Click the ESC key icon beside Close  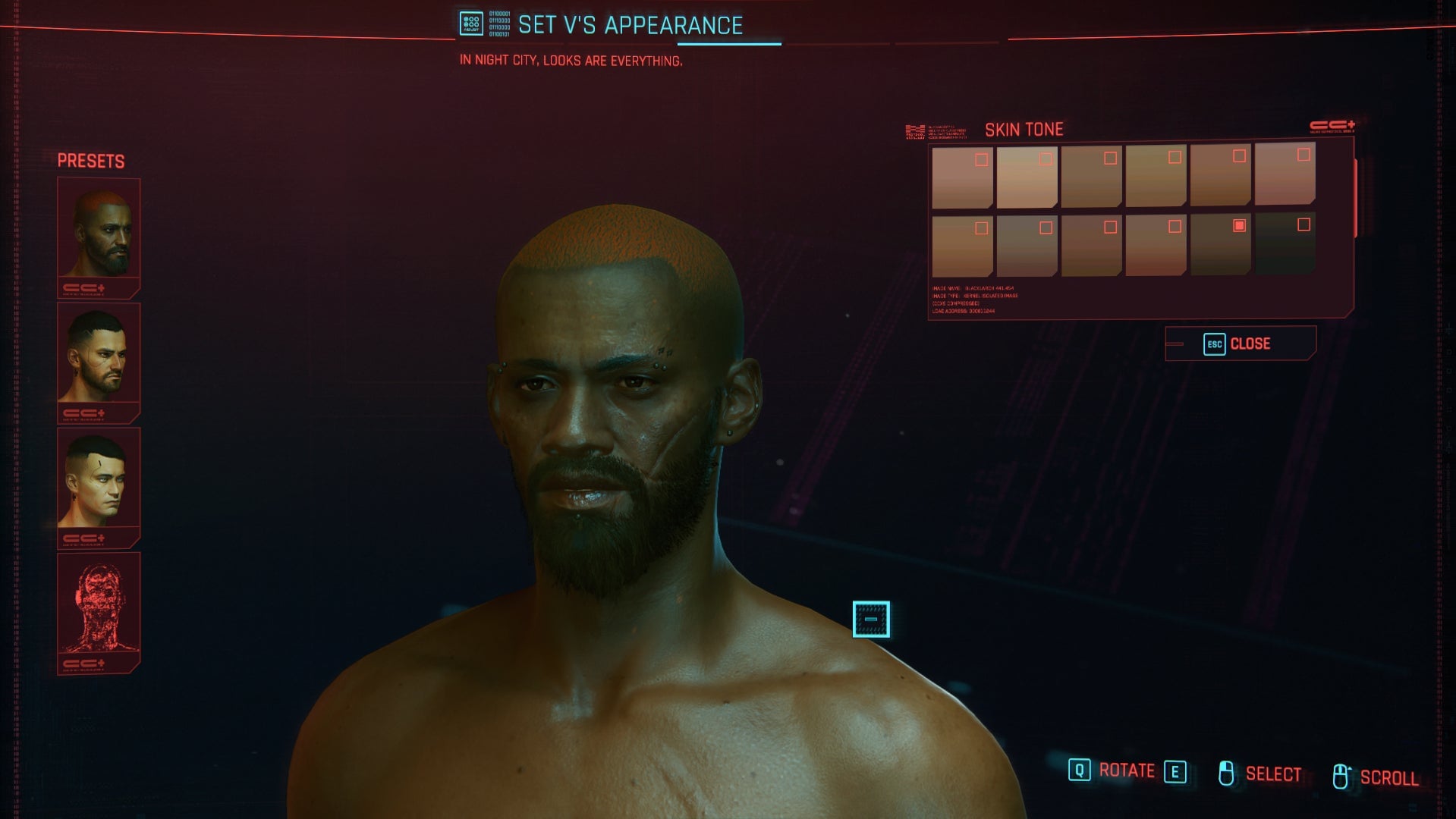pyautogui.click(x=1214, y=344)
